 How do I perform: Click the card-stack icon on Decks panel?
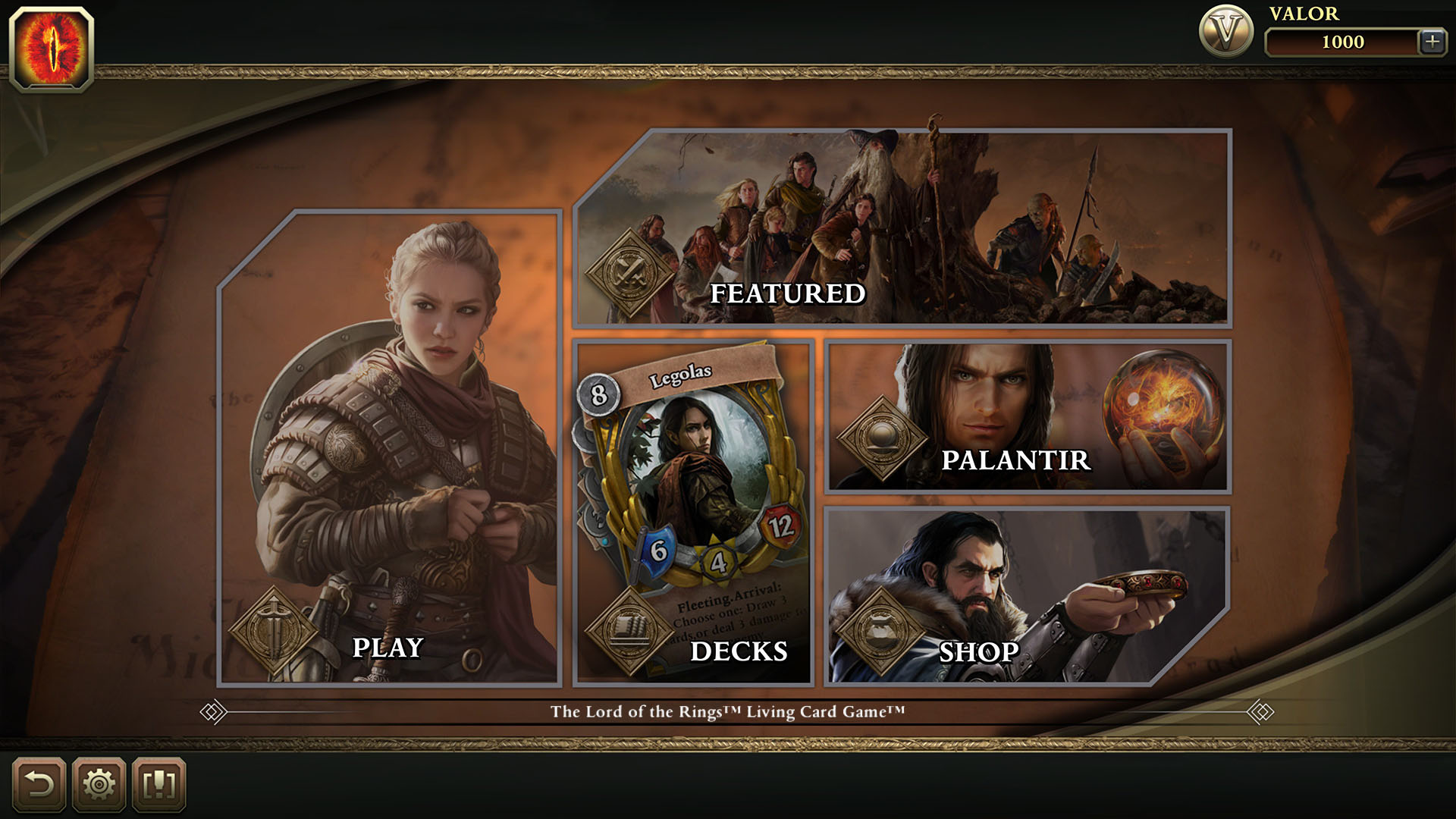coord(630,626)
